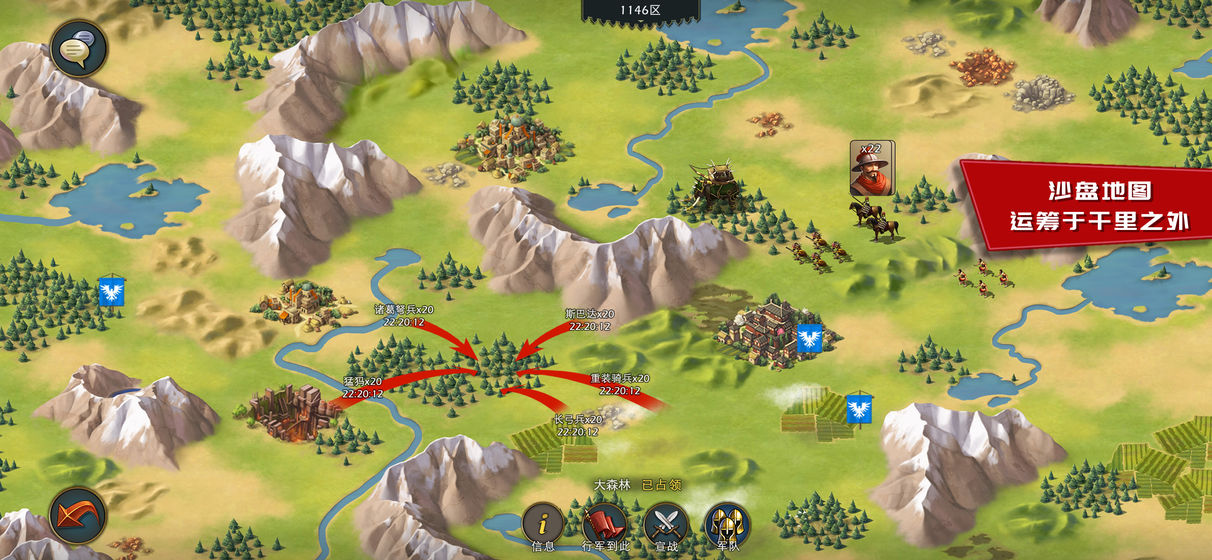The image size is (1212, 560).
Task: Open the 军队 army helmets button
Action: coord(727,524)
